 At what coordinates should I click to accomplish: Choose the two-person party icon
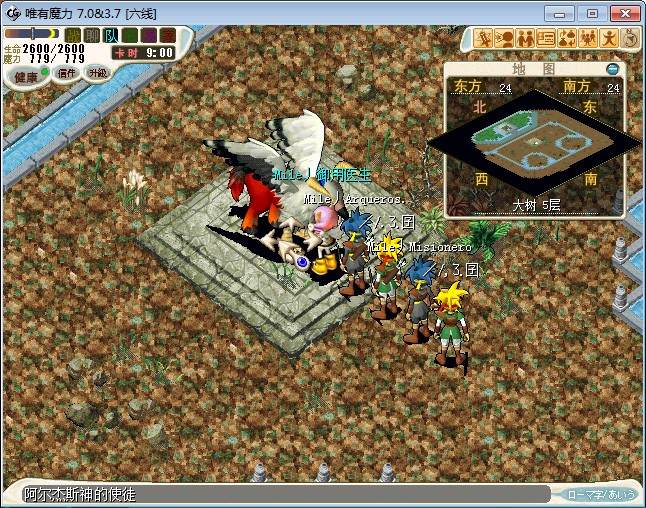(x=526, y=38)
